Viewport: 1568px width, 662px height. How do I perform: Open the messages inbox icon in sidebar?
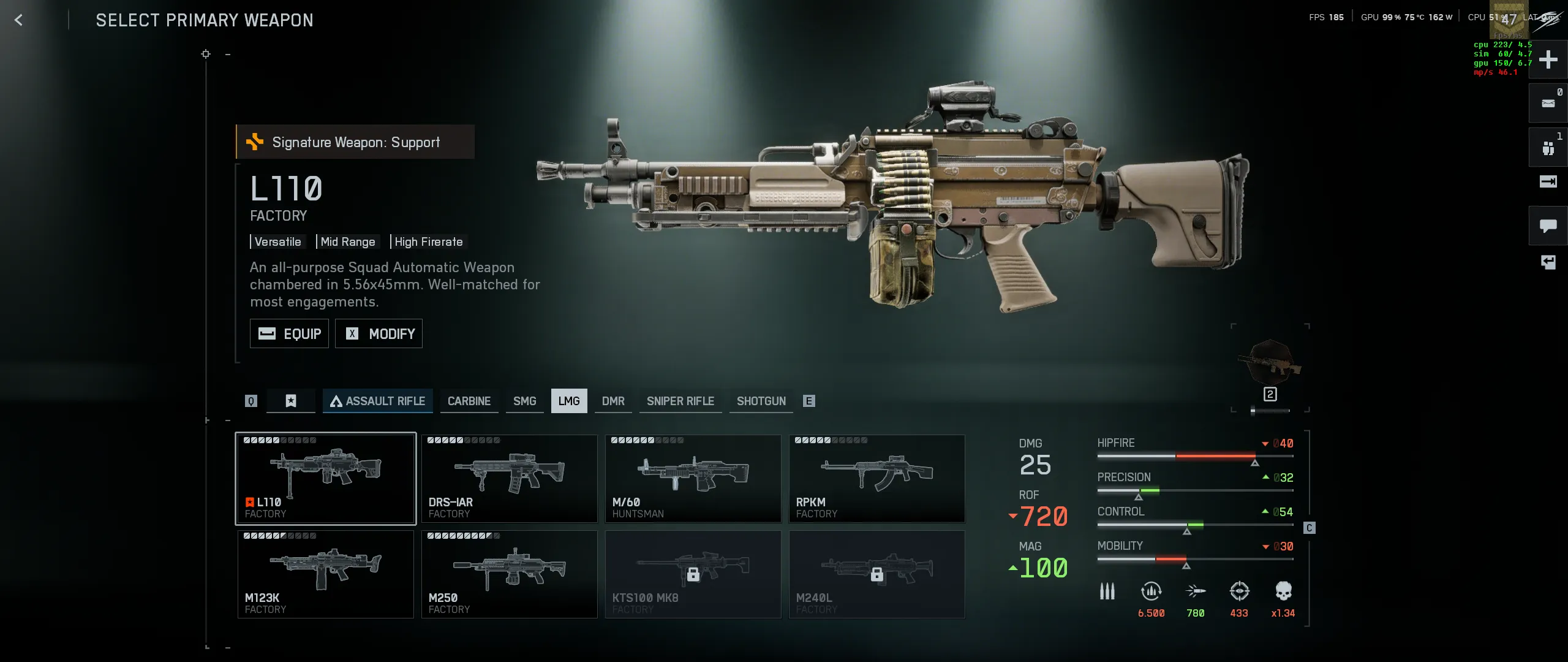[x=1548, y=103]
